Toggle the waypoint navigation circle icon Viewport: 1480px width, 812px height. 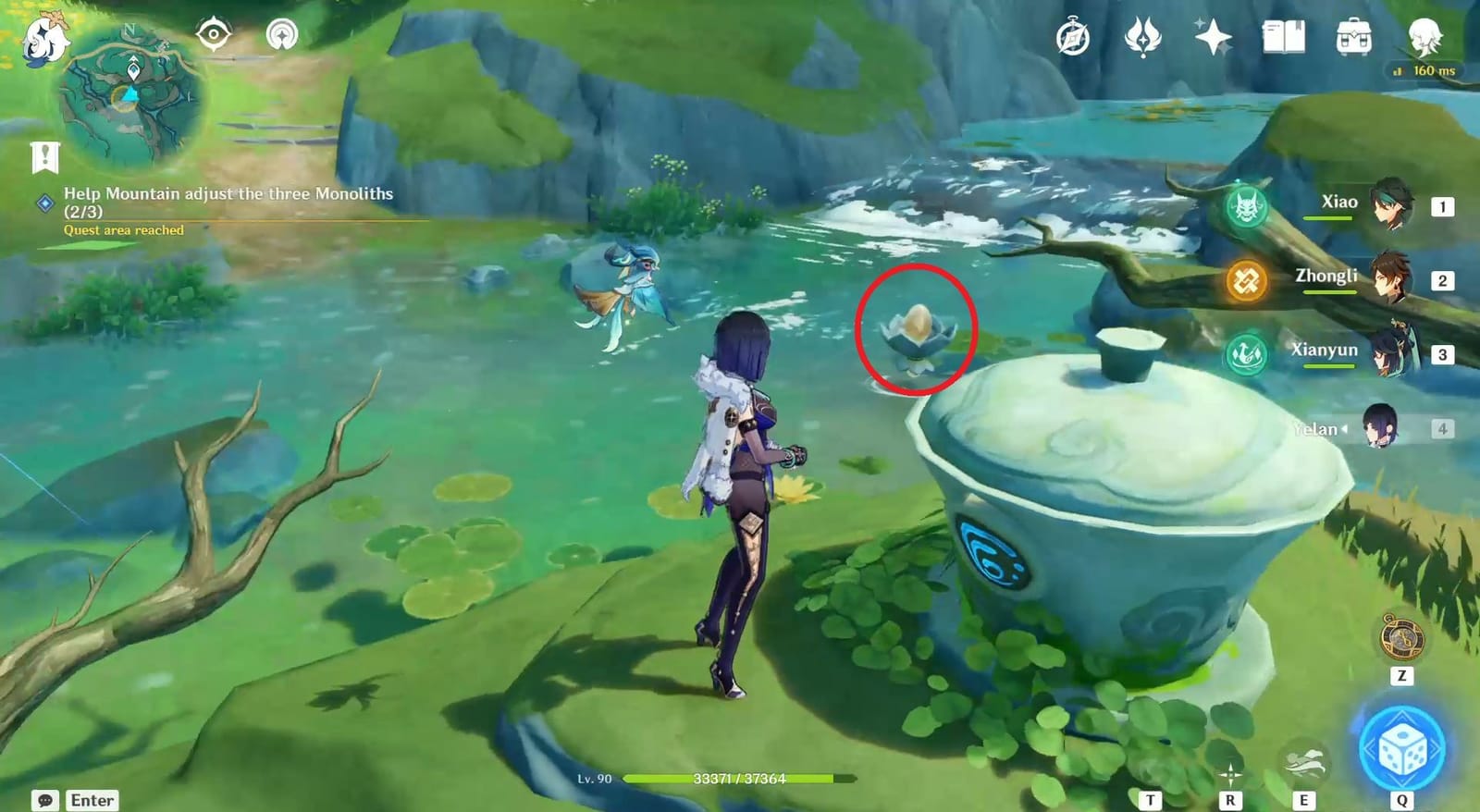pyautogui.click(x=281, y=33)
